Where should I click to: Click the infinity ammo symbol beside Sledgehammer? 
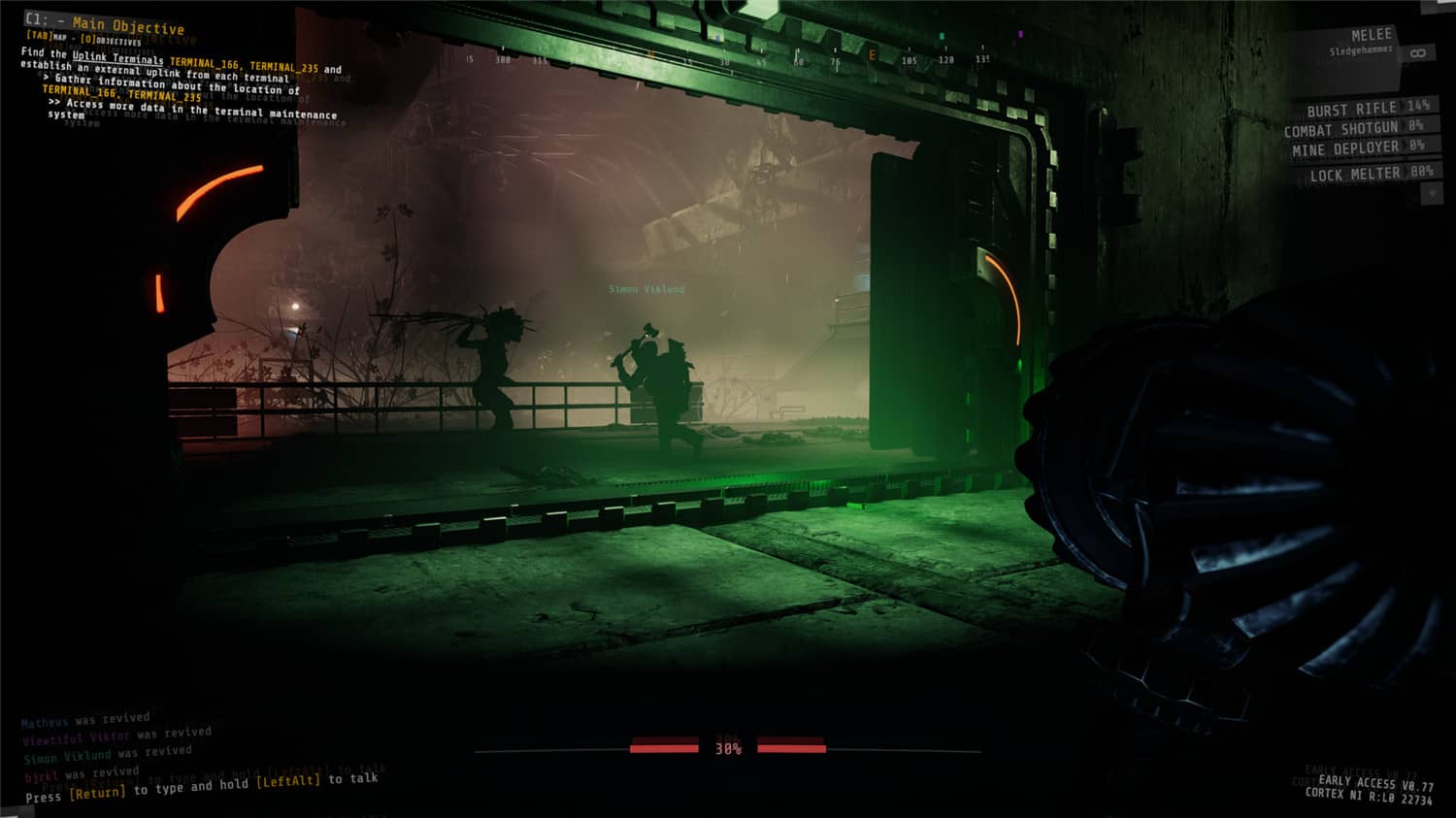click(x=1418, y=53)
